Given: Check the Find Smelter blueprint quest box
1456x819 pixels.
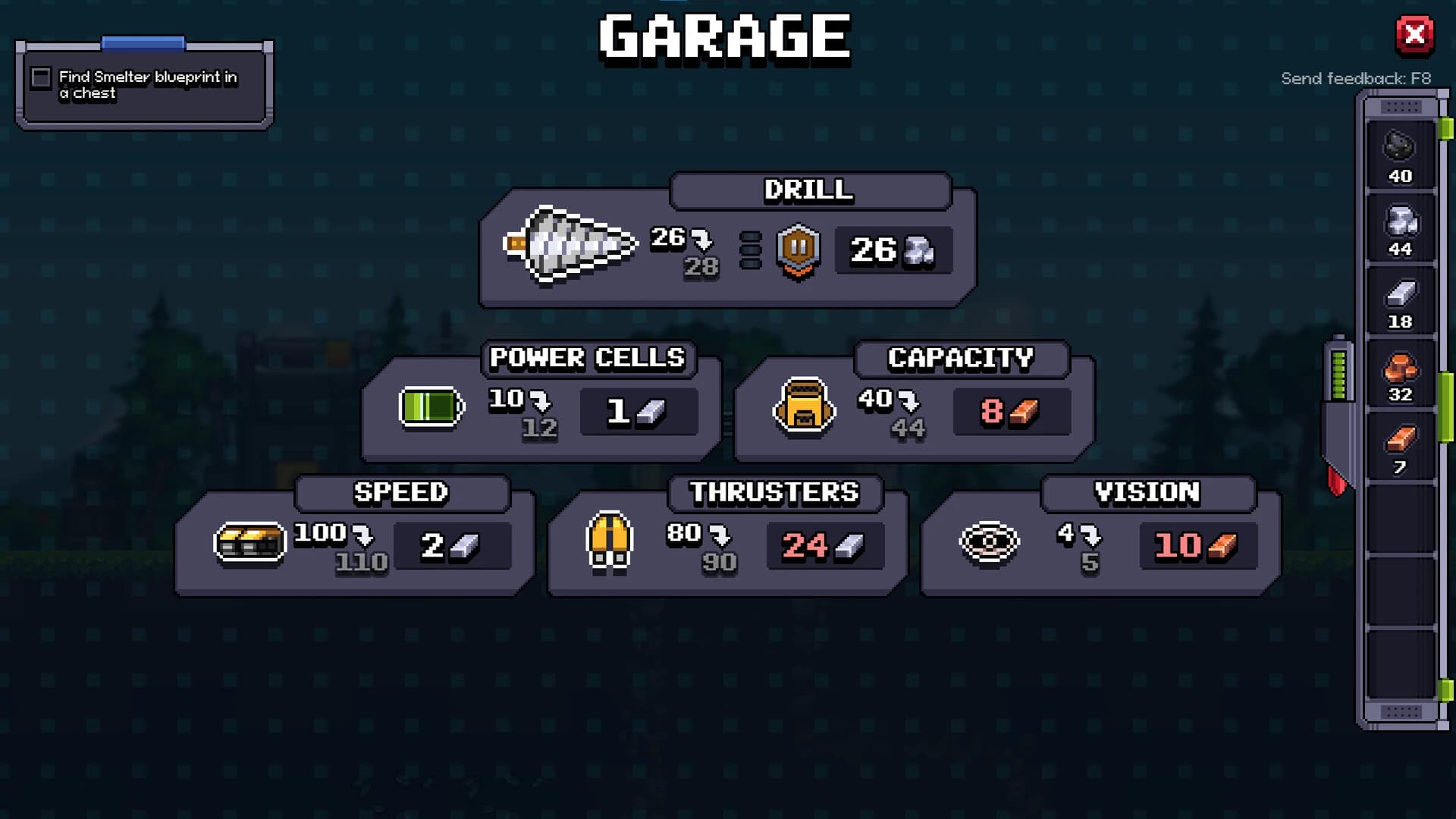Looking at the screenshot, I should coord(41,77).
